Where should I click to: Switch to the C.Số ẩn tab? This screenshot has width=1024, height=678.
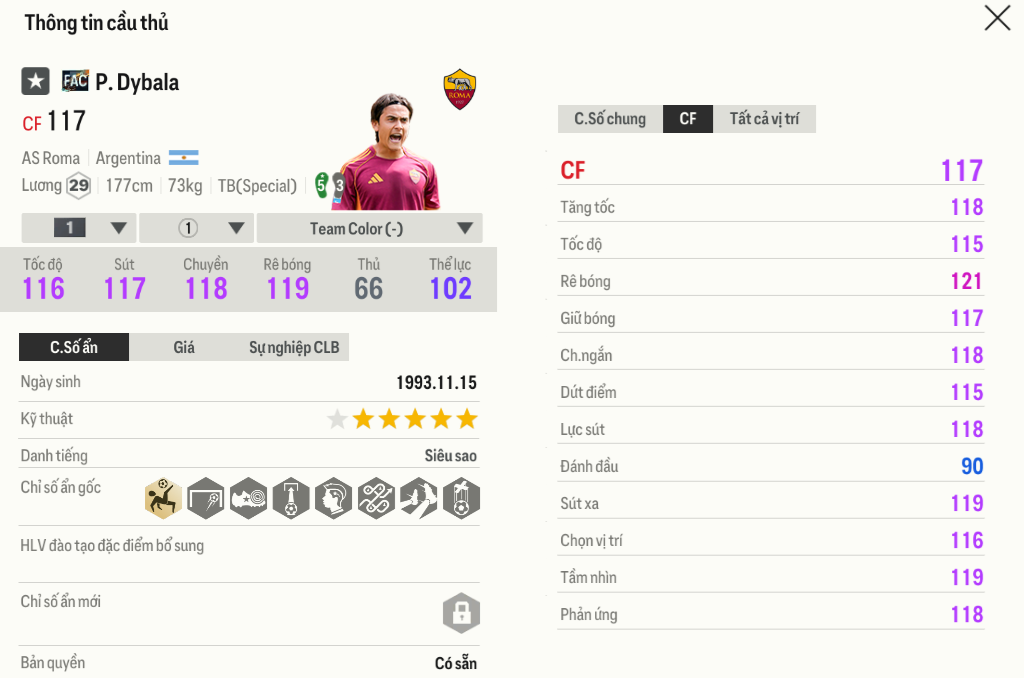click(74, 347)
